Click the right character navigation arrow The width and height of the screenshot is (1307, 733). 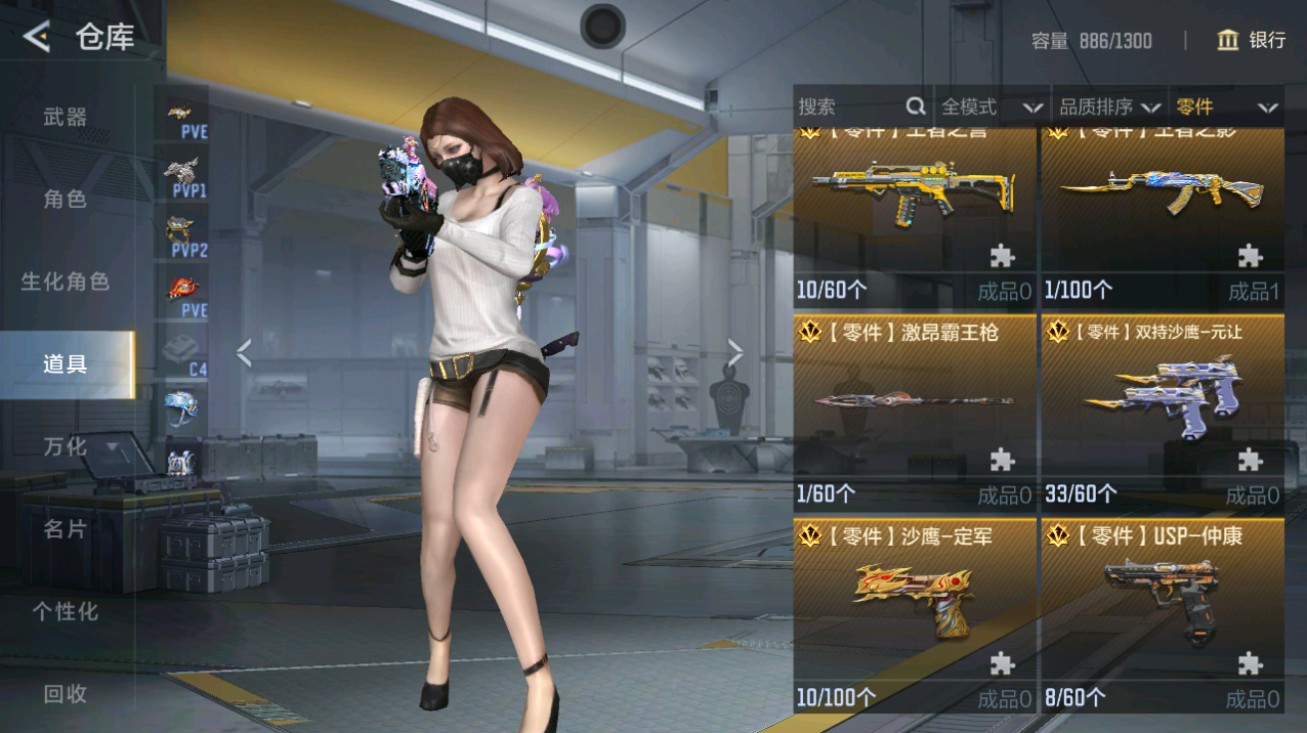pos(737,353)
